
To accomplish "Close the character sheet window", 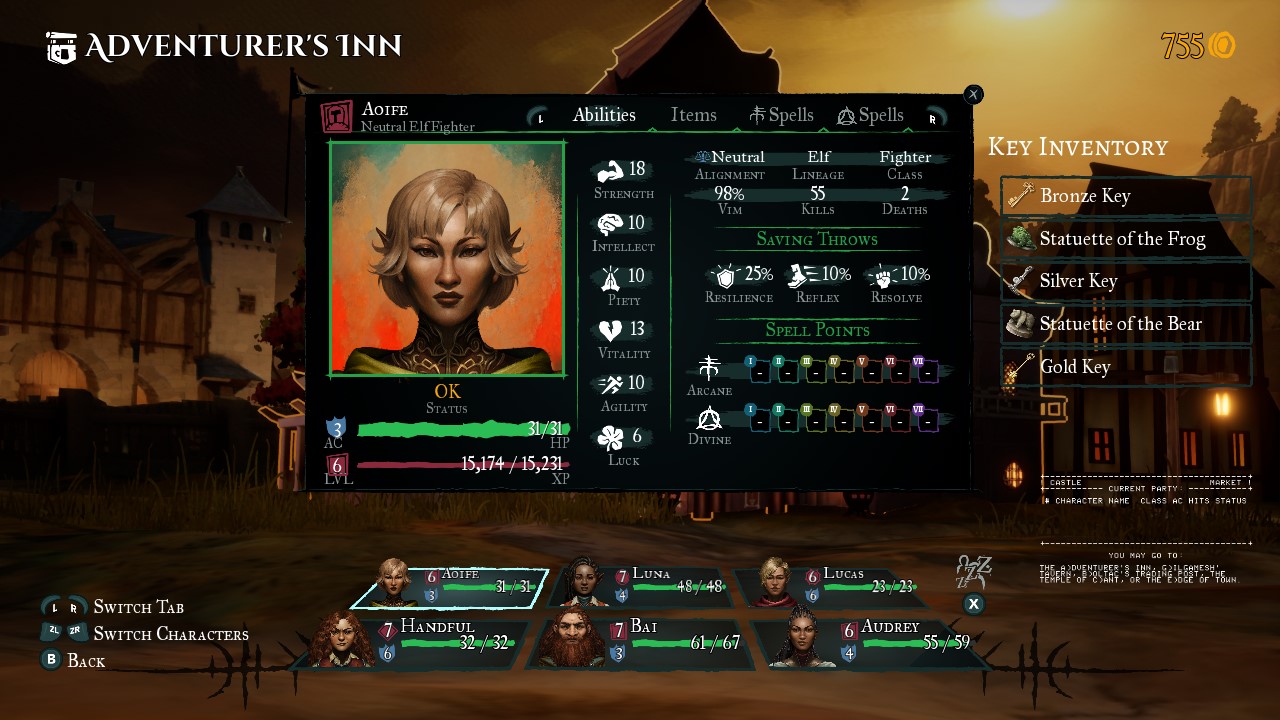I will [973, 94].
